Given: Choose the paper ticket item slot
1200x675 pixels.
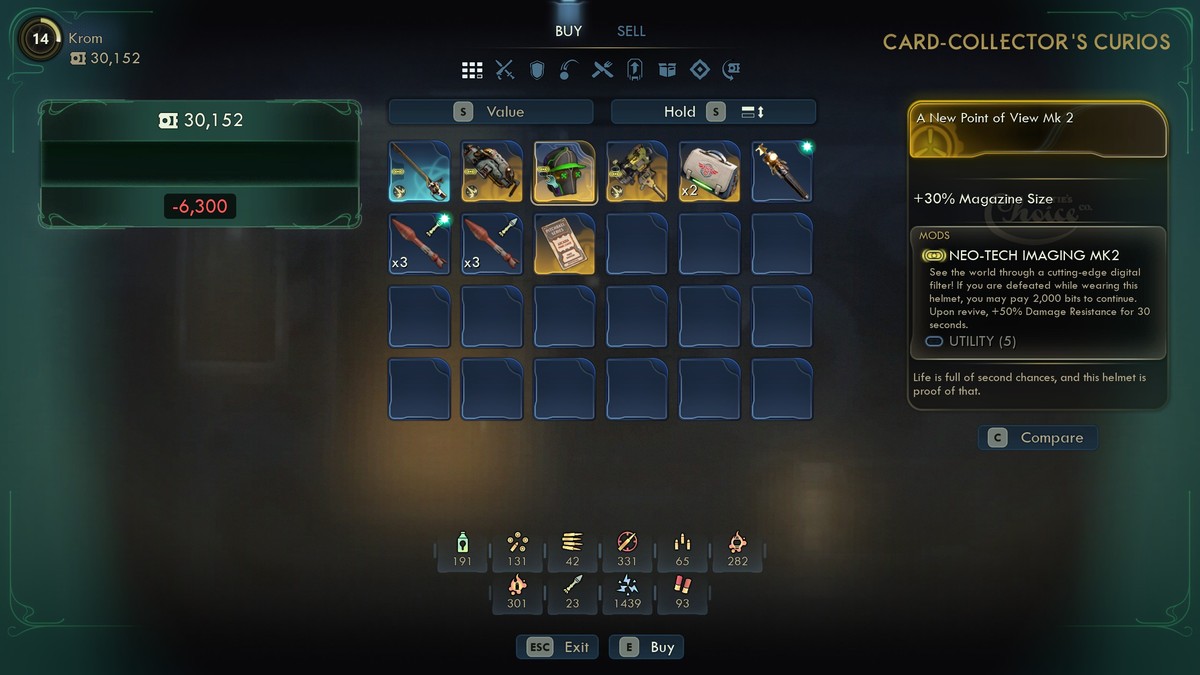Looking at the screenshot, I should [564, 243].
